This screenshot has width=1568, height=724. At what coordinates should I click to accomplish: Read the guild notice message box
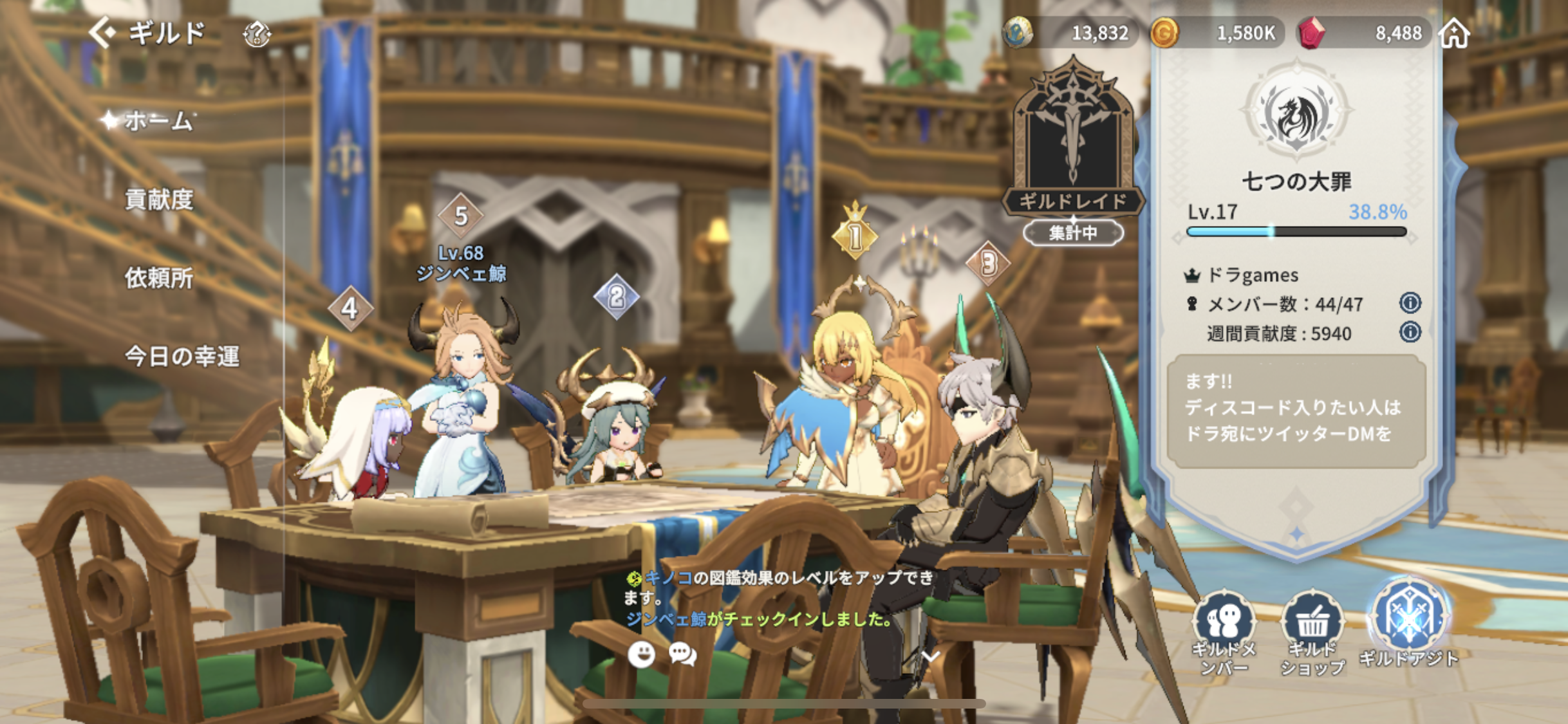(x=1296, y=410)
